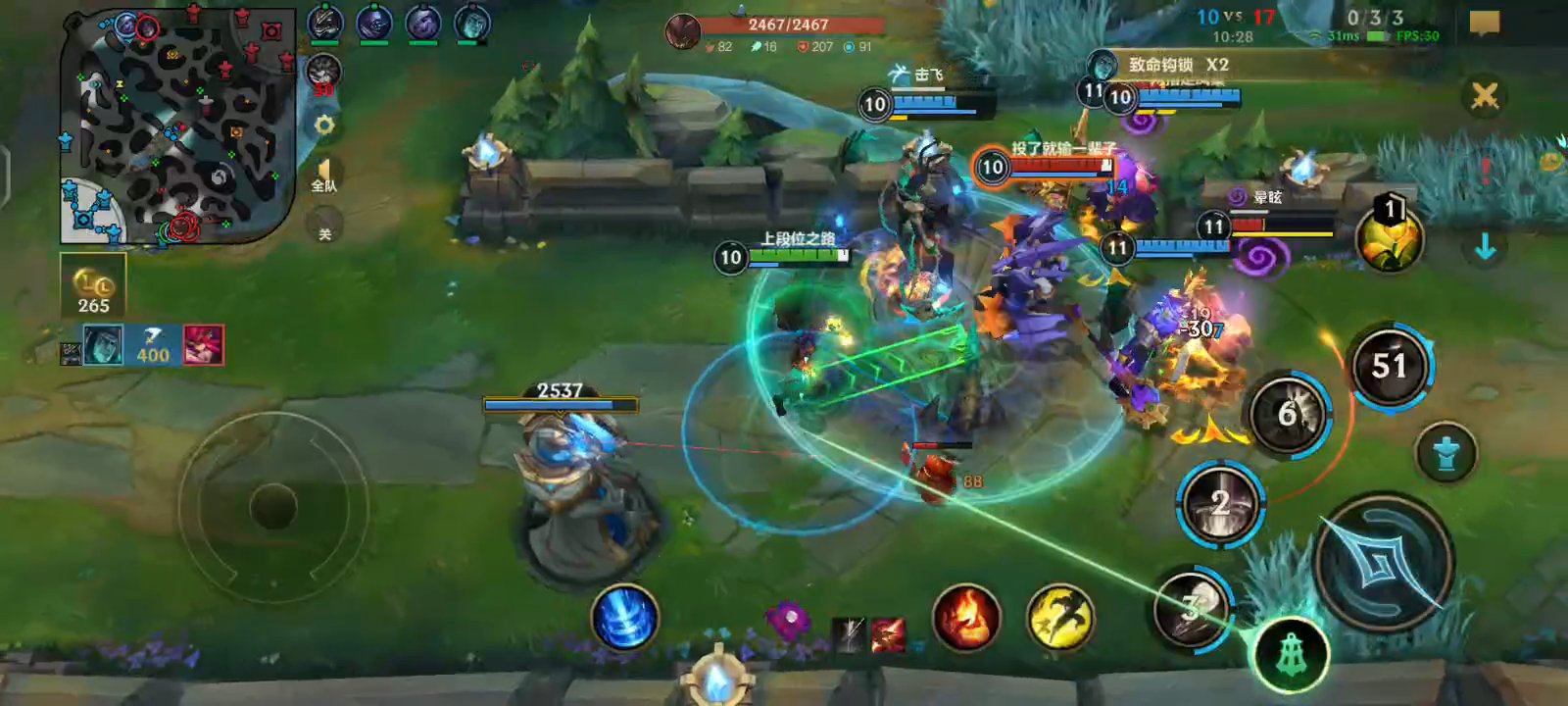
Task: Use the Flash summoner spell
Action: (1059, 618)
